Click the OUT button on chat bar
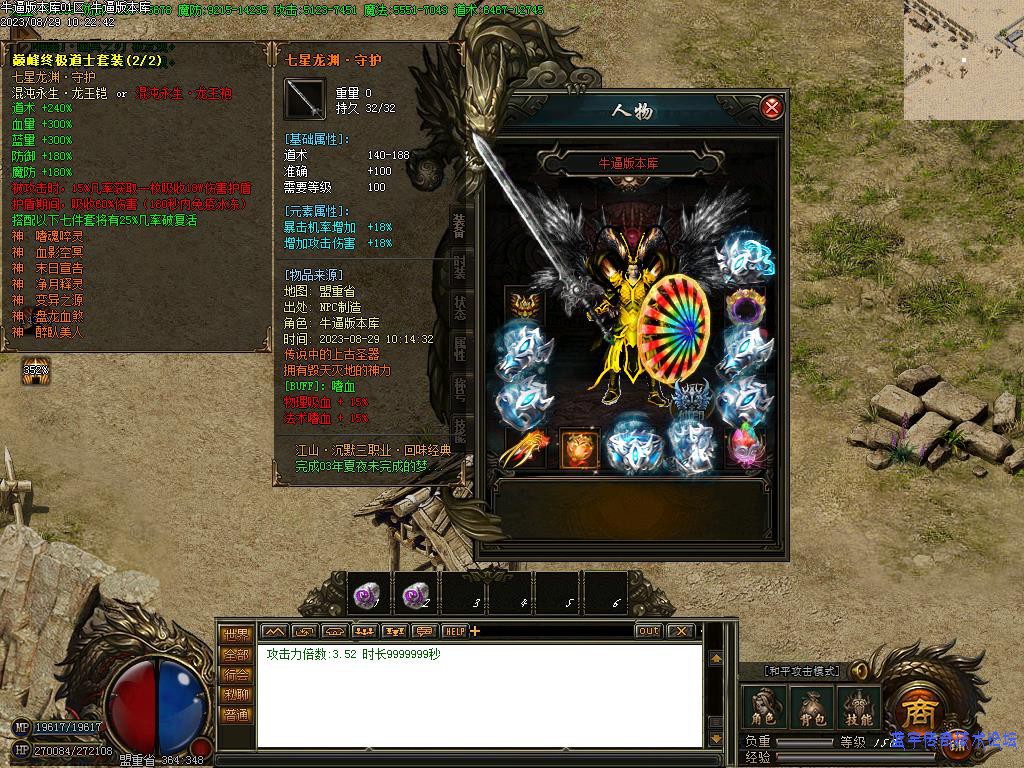Viewport: 1024px width, 768px height. pos(649,631)
